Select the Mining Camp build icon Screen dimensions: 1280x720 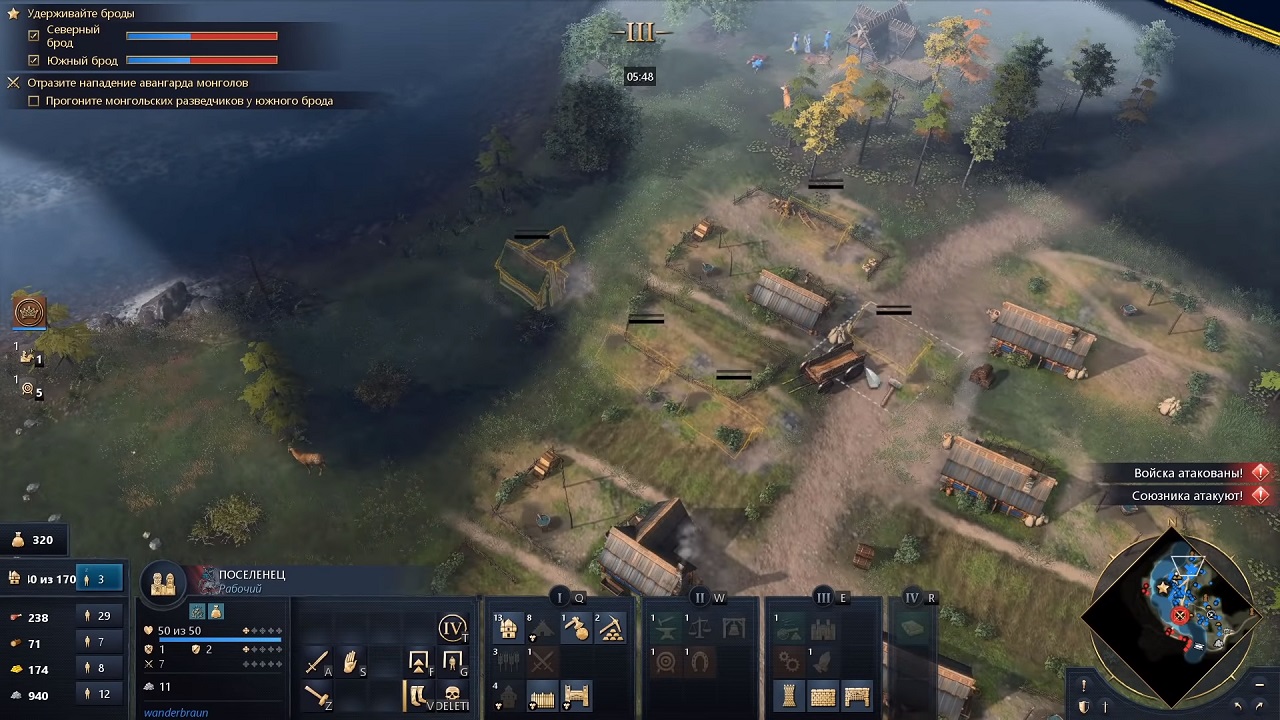click(x=612, y=629)
